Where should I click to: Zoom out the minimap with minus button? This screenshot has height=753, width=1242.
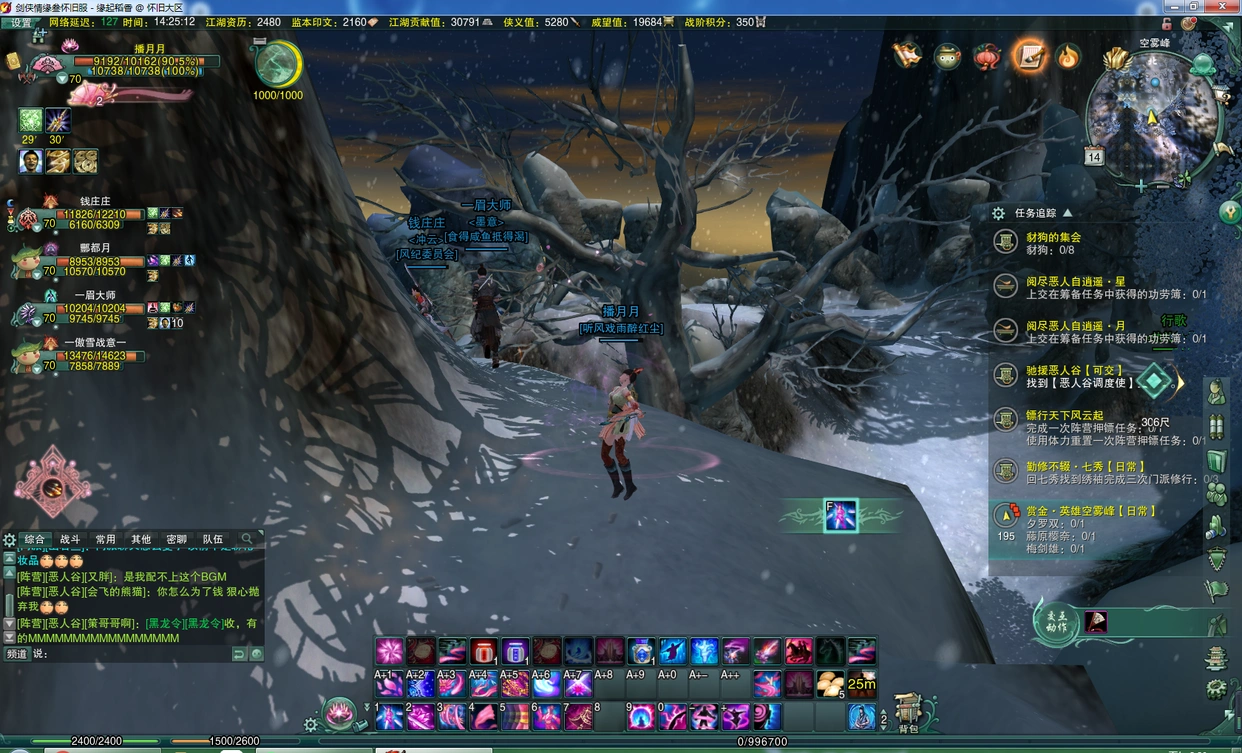pos(1162,186)
